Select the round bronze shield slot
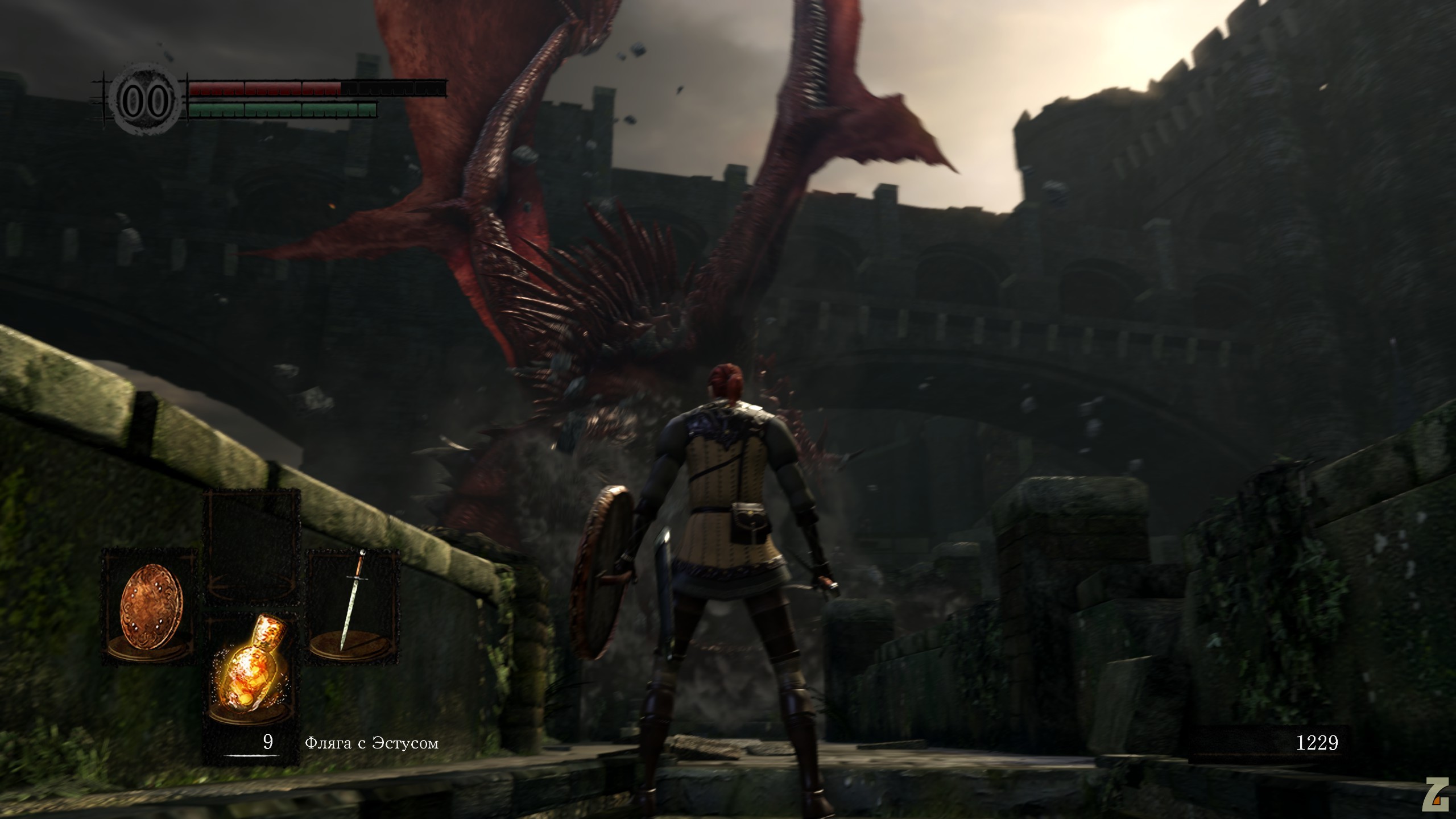The height and width of the screenshot is (819, 1456). [151, 606]
